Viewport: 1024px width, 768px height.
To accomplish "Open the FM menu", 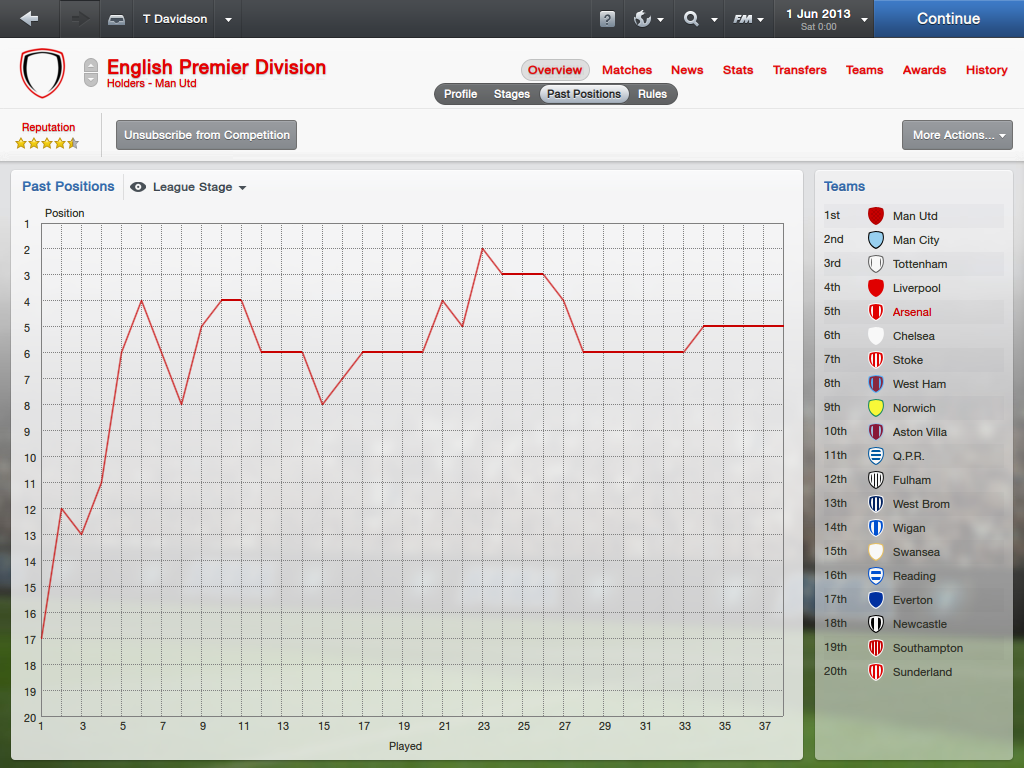I will (x=748, y=19).
